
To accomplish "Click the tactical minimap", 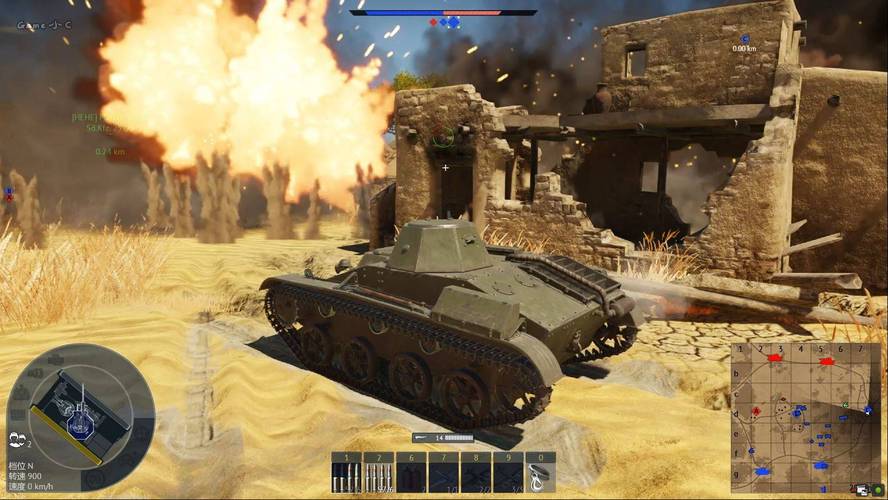I will pyautogui.click(x=806, y=417).
